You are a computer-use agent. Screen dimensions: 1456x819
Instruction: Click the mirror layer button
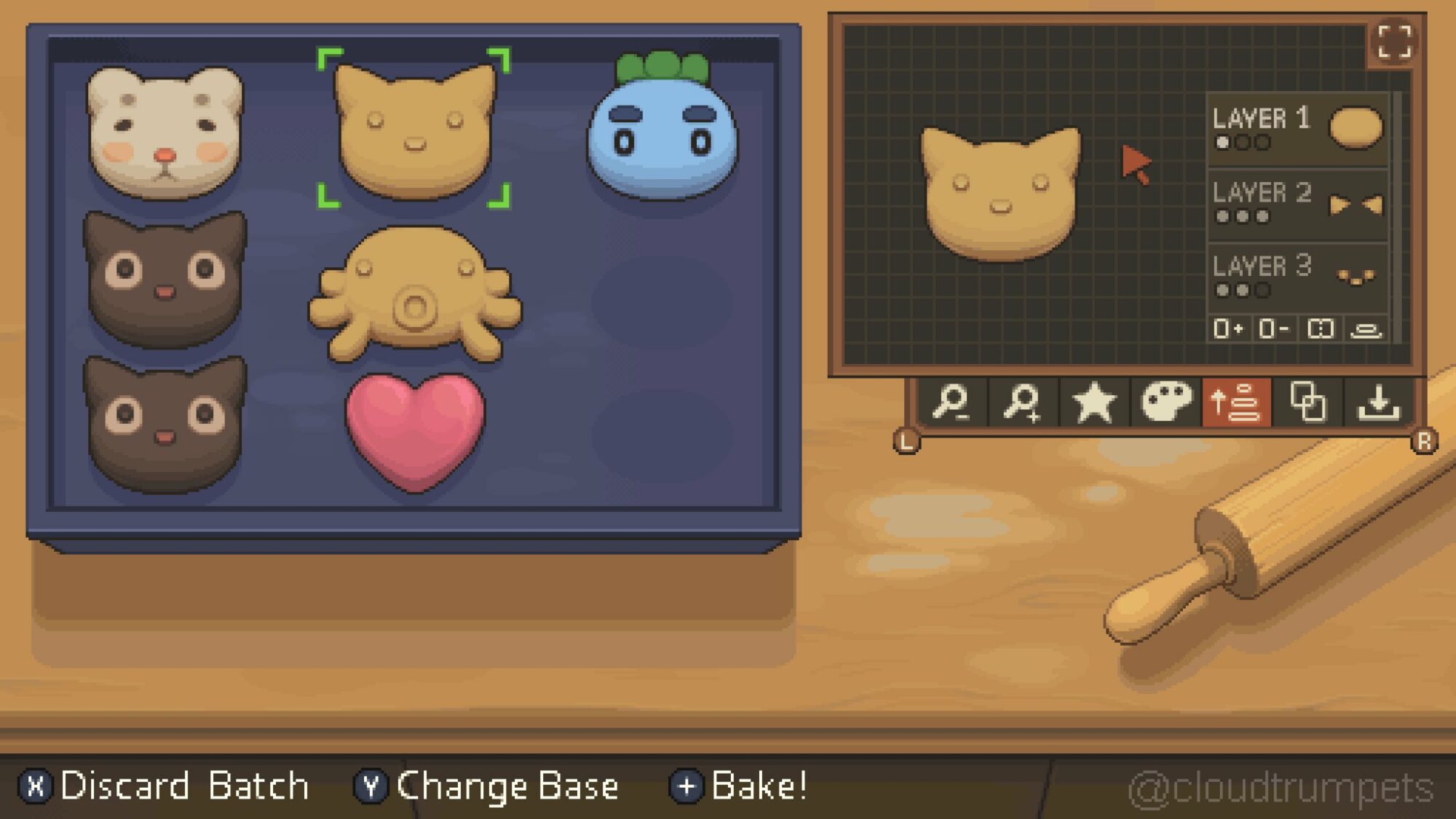(x=1321, y=329)
